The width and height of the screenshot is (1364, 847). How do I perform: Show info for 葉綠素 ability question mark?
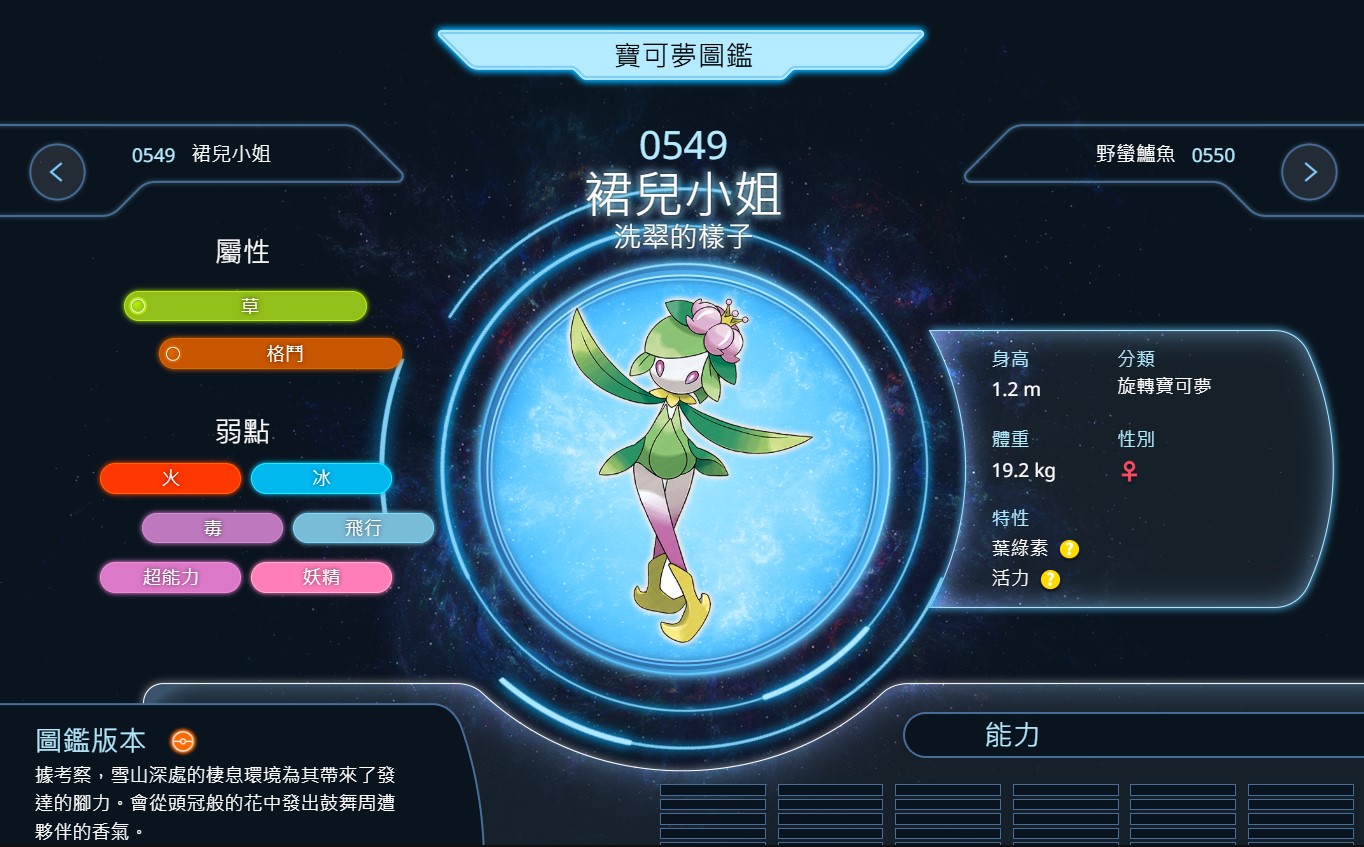(x=1069, y=549)
